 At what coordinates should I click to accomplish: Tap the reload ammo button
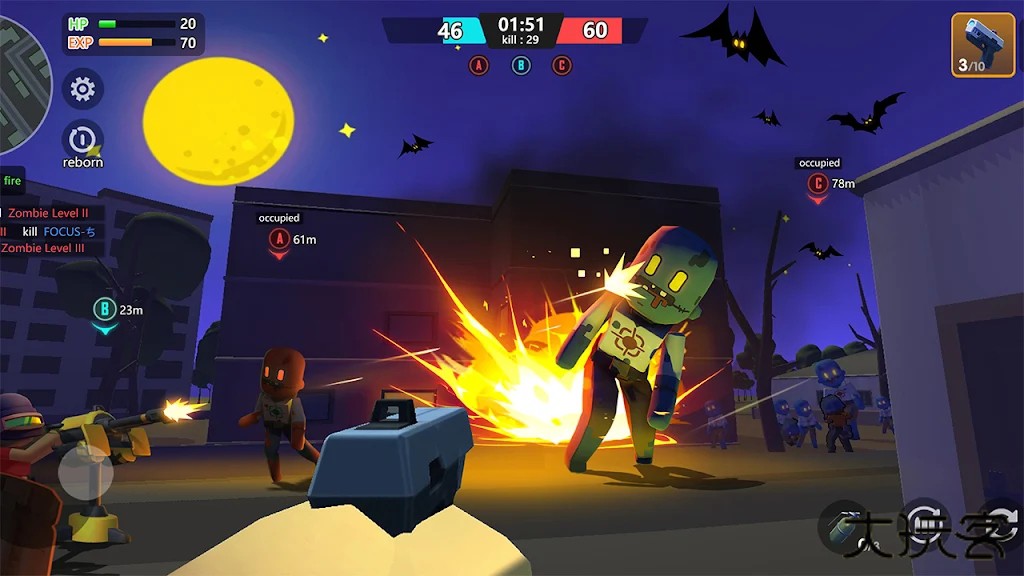coord(925,522)
